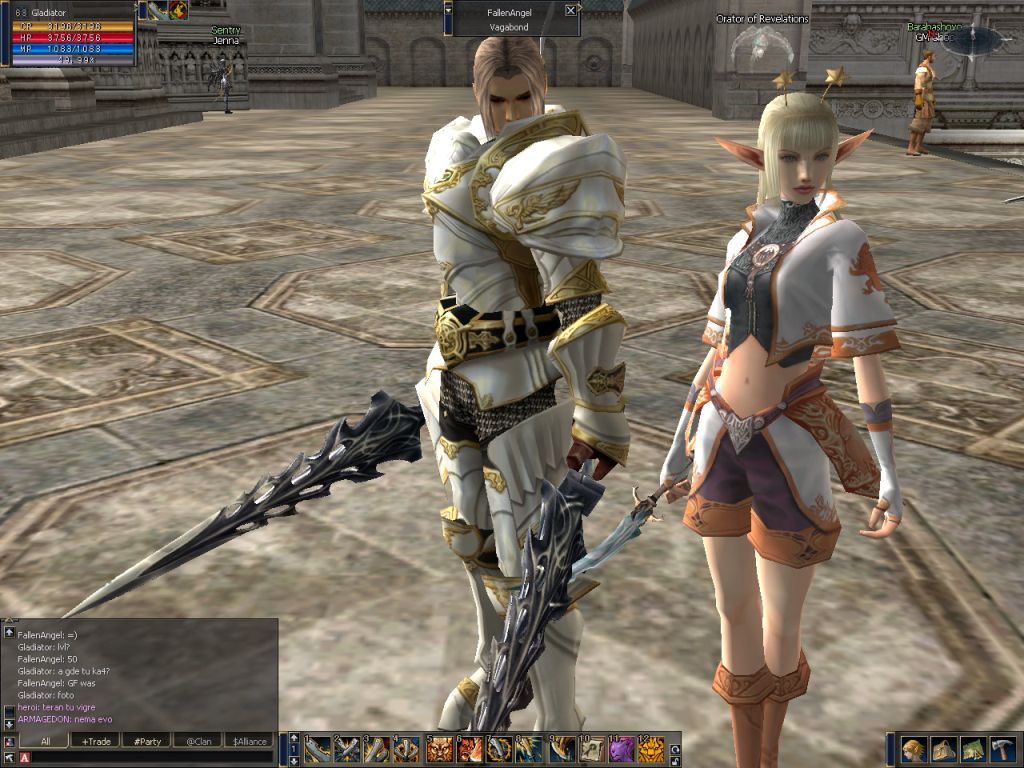
Task: Open the #Party chat tab
Action: tap(148, 741)
